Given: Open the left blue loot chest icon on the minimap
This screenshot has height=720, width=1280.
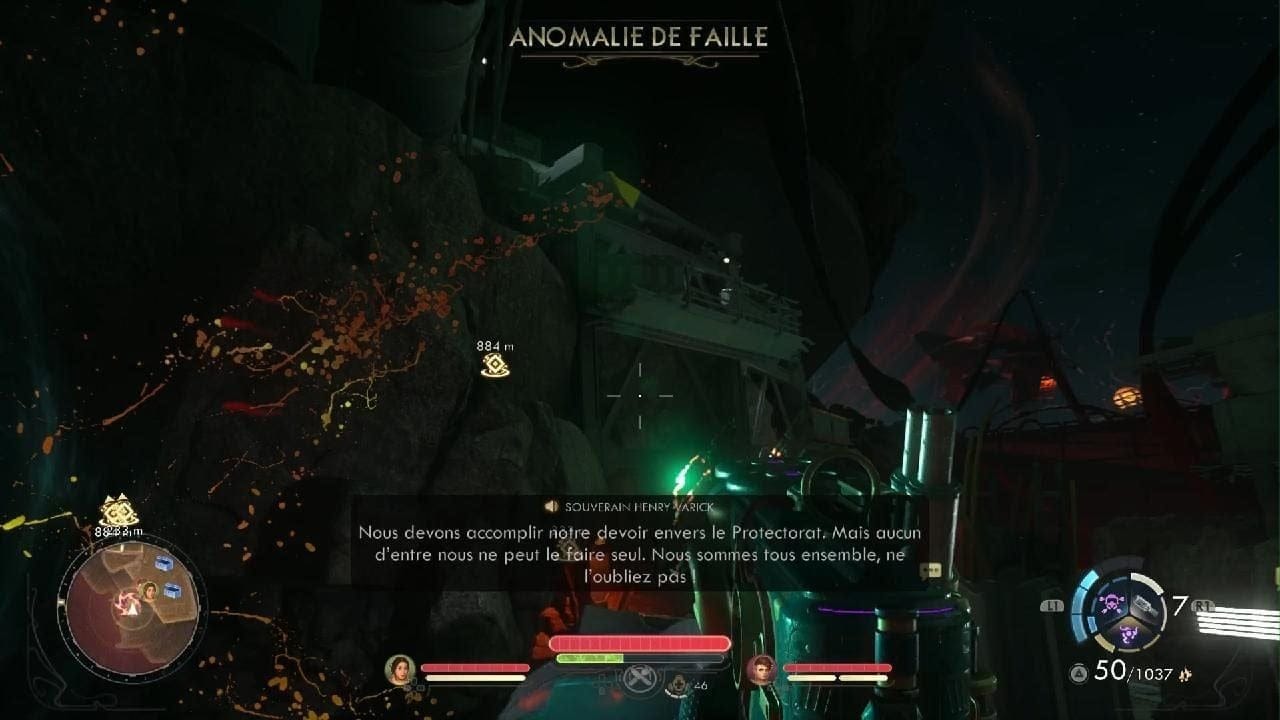Looking at the screenshot, I should [163, 562].
